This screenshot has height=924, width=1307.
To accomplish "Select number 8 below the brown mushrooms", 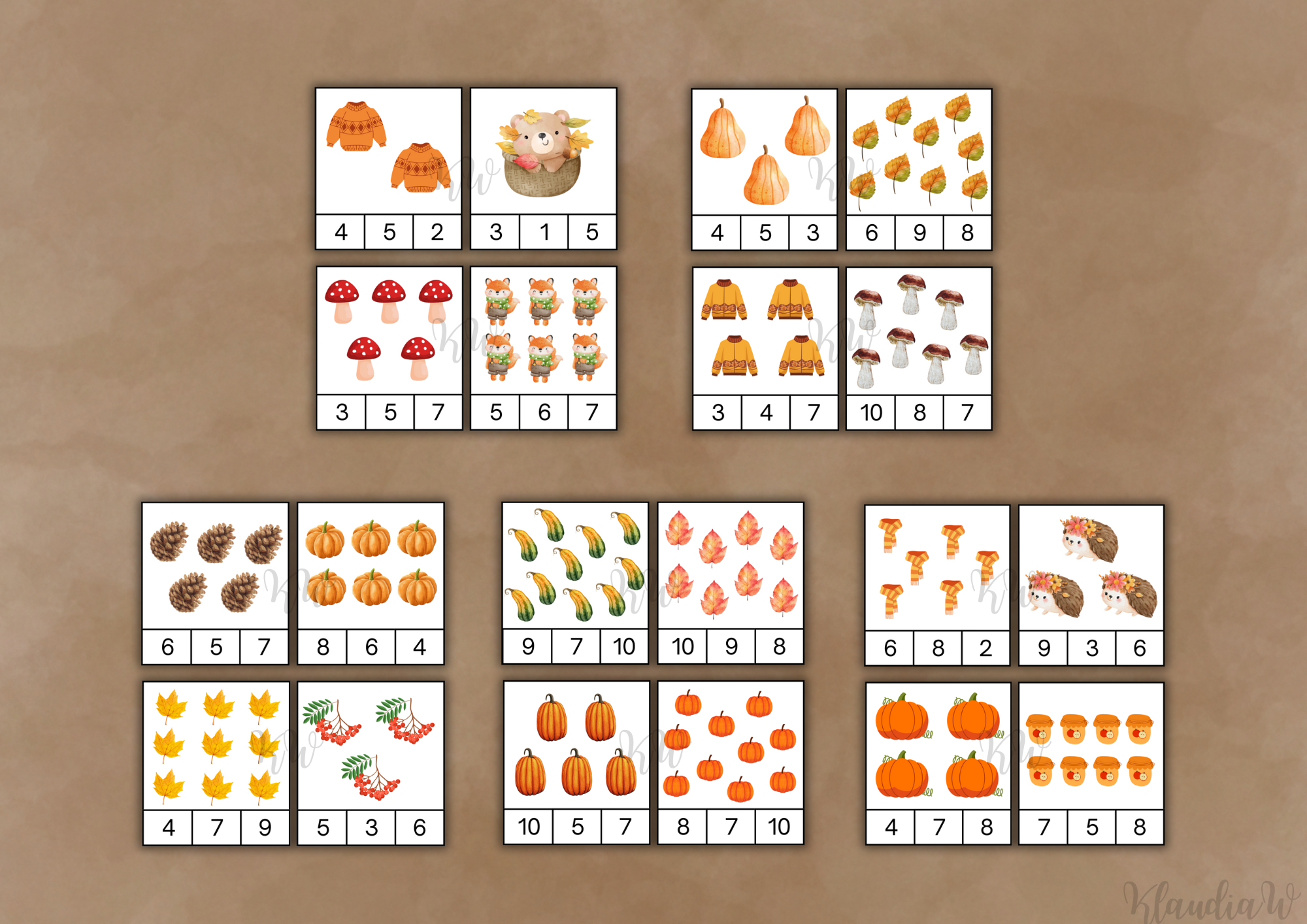I will pyautogui.click(x=919, y=412).
